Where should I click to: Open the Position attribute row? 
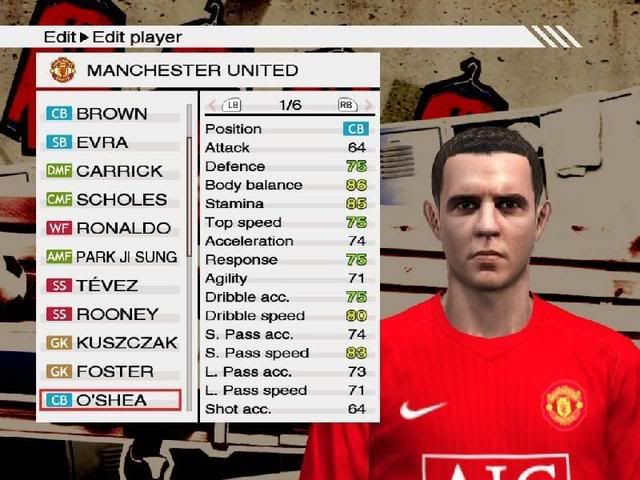click(x=287, y=129)
